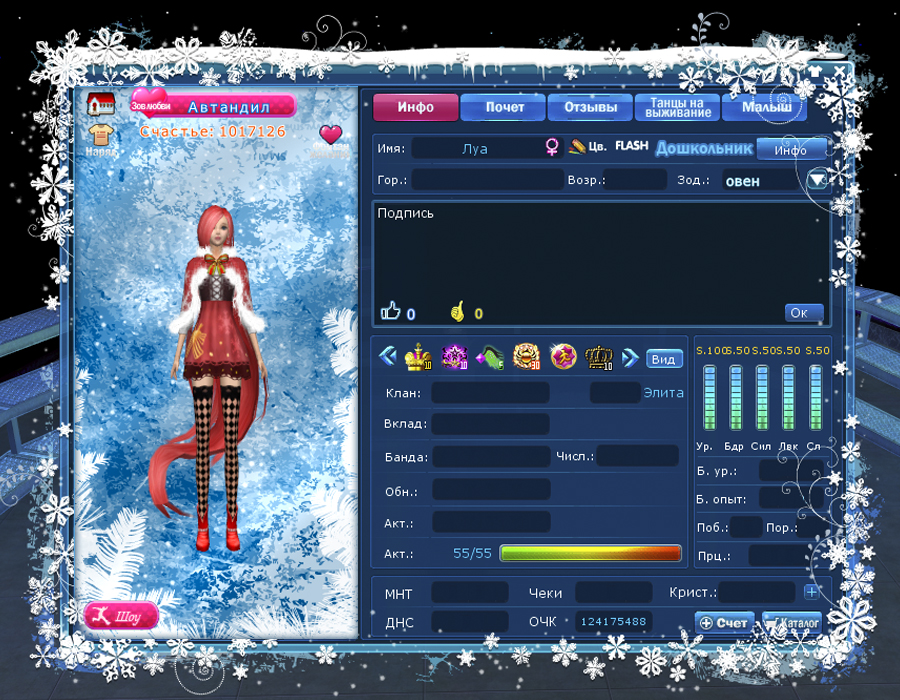Open the house icon above Наряд

99,104
